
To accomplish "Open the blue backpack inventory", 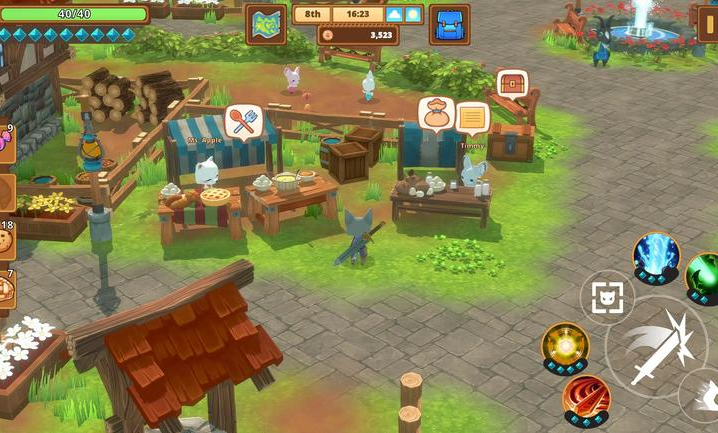I will pyautogui.click(x=449, y=24).
